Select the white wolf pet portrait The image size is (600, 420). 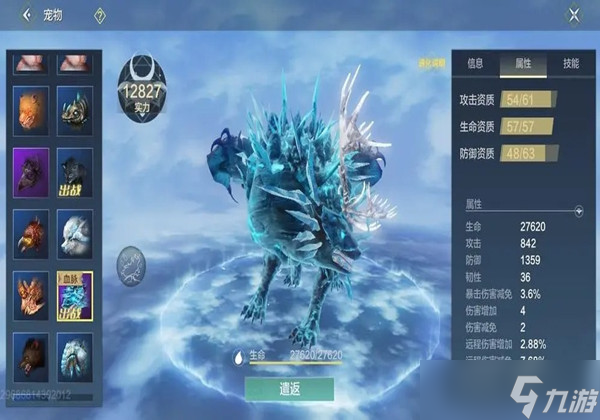click(75, 231)
